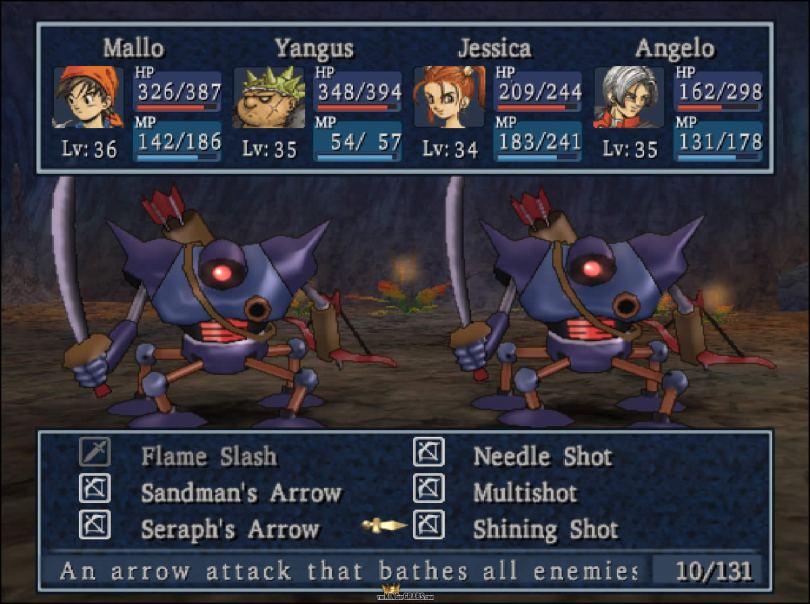
Task: Activate Shining Shot
Action: click(x=545, y=529)
